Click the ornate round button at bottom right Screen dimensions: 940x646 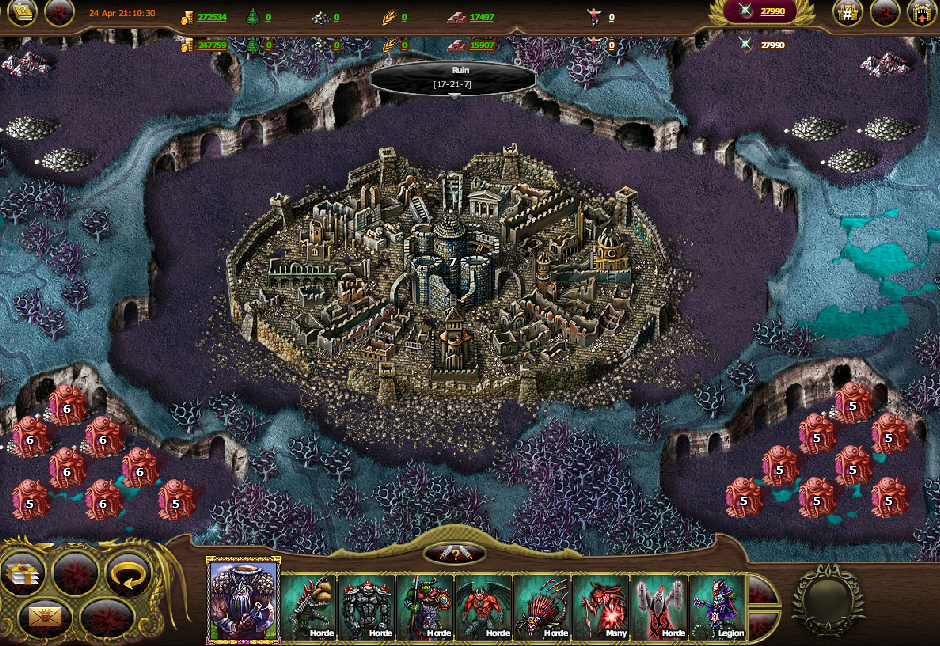pyautogui.click(x=828, y=601)
